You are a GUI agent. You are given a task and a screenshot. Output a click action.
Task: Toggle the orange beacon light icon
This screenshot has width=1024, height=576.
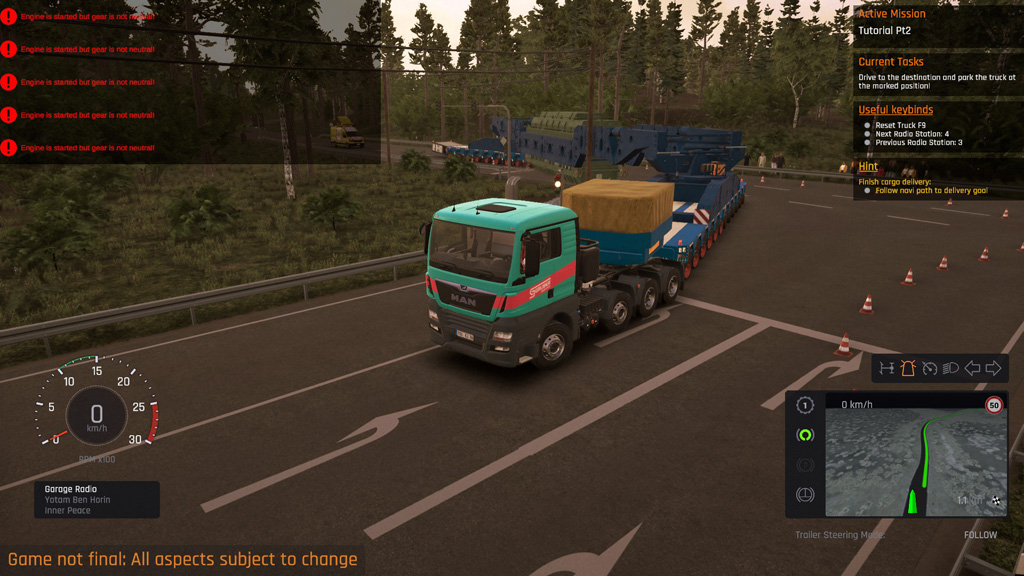point(908,368)
